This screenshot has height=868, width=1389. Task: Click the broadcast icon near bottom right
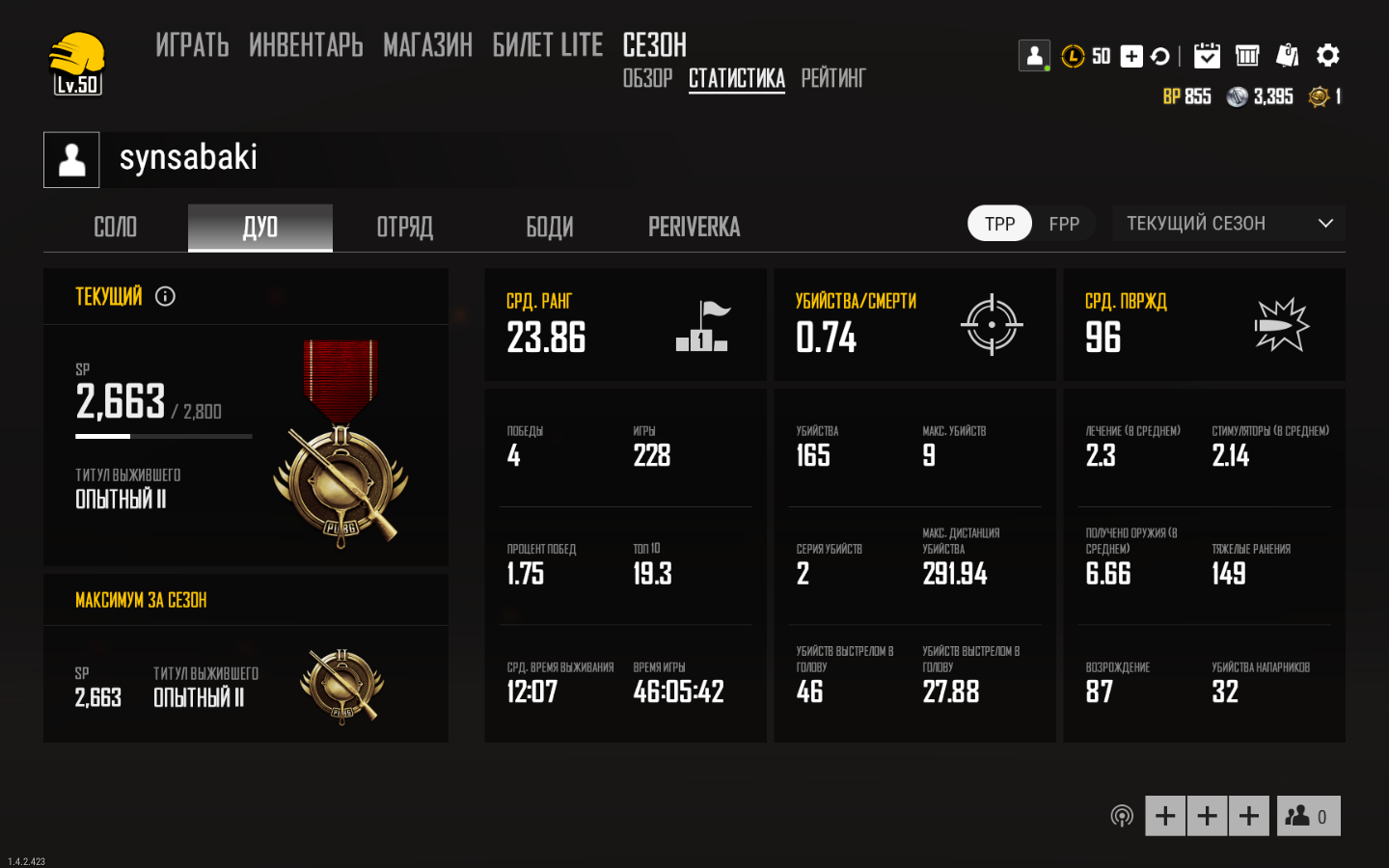click(1122, 815)
